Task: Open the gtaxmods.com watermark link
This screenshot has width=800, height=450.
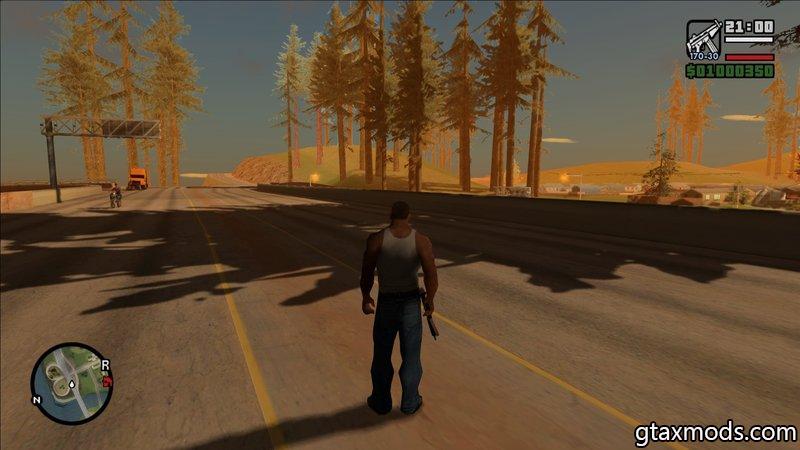Action: tap(714, 433)
